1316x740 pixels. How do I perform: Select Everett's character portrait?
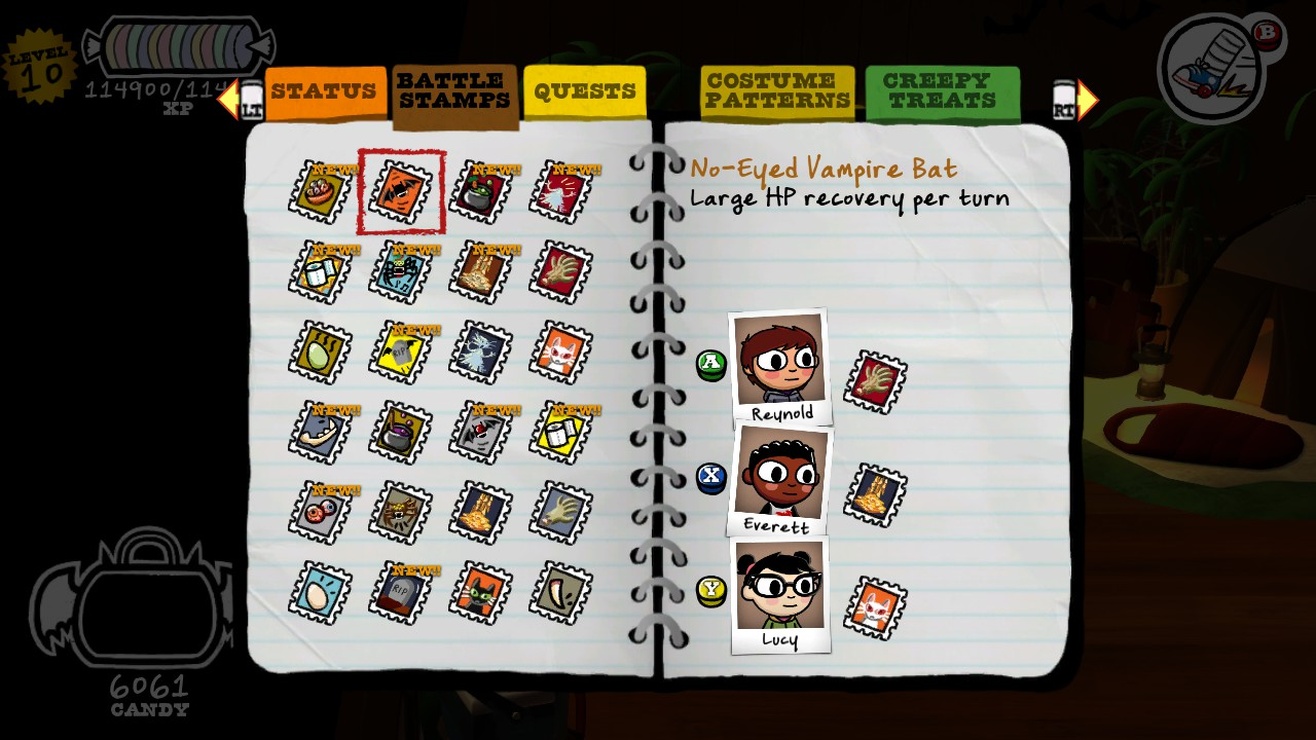(781, 480)
